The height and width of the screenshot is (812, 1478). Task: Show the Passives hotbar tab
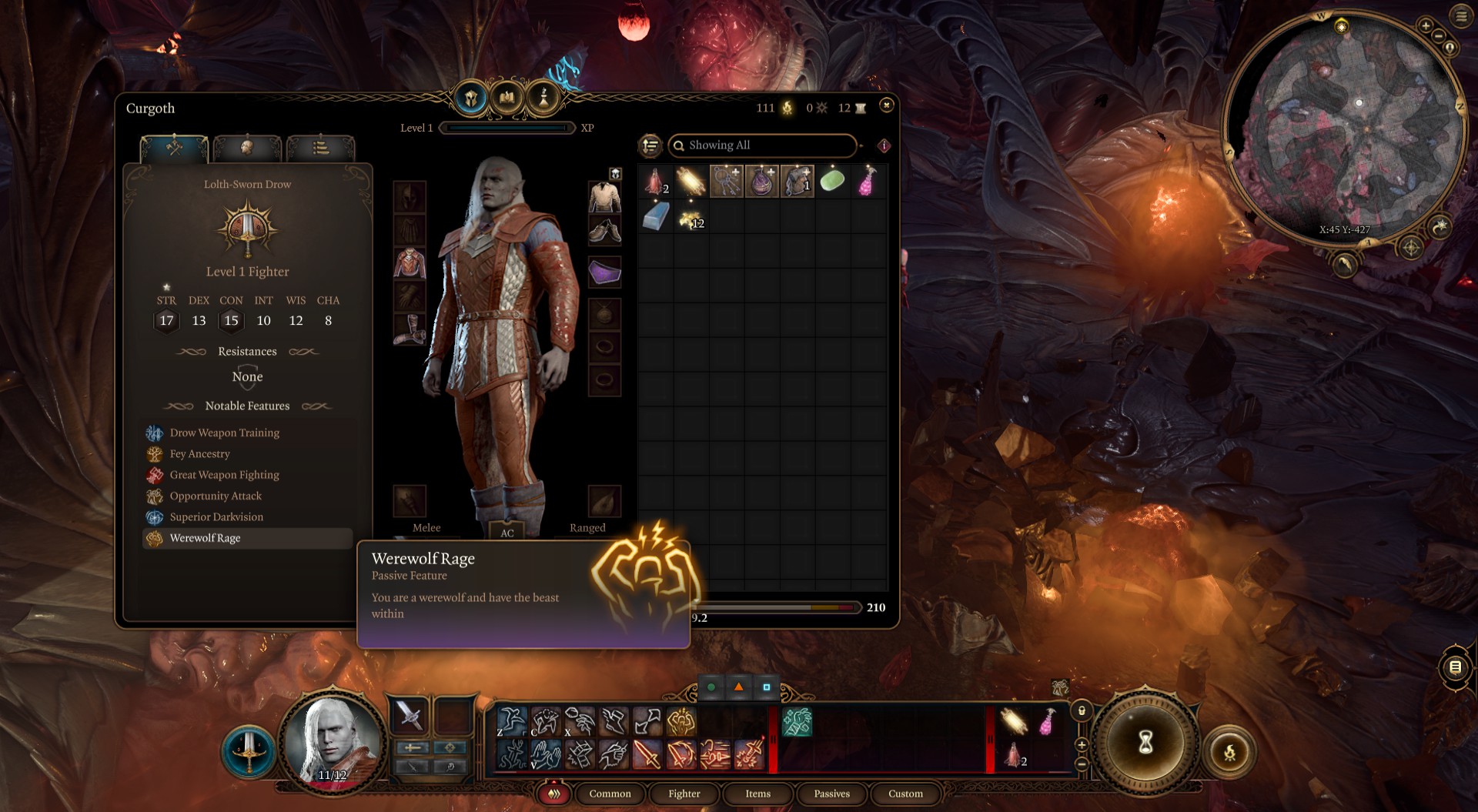click(x=831, y=794)
